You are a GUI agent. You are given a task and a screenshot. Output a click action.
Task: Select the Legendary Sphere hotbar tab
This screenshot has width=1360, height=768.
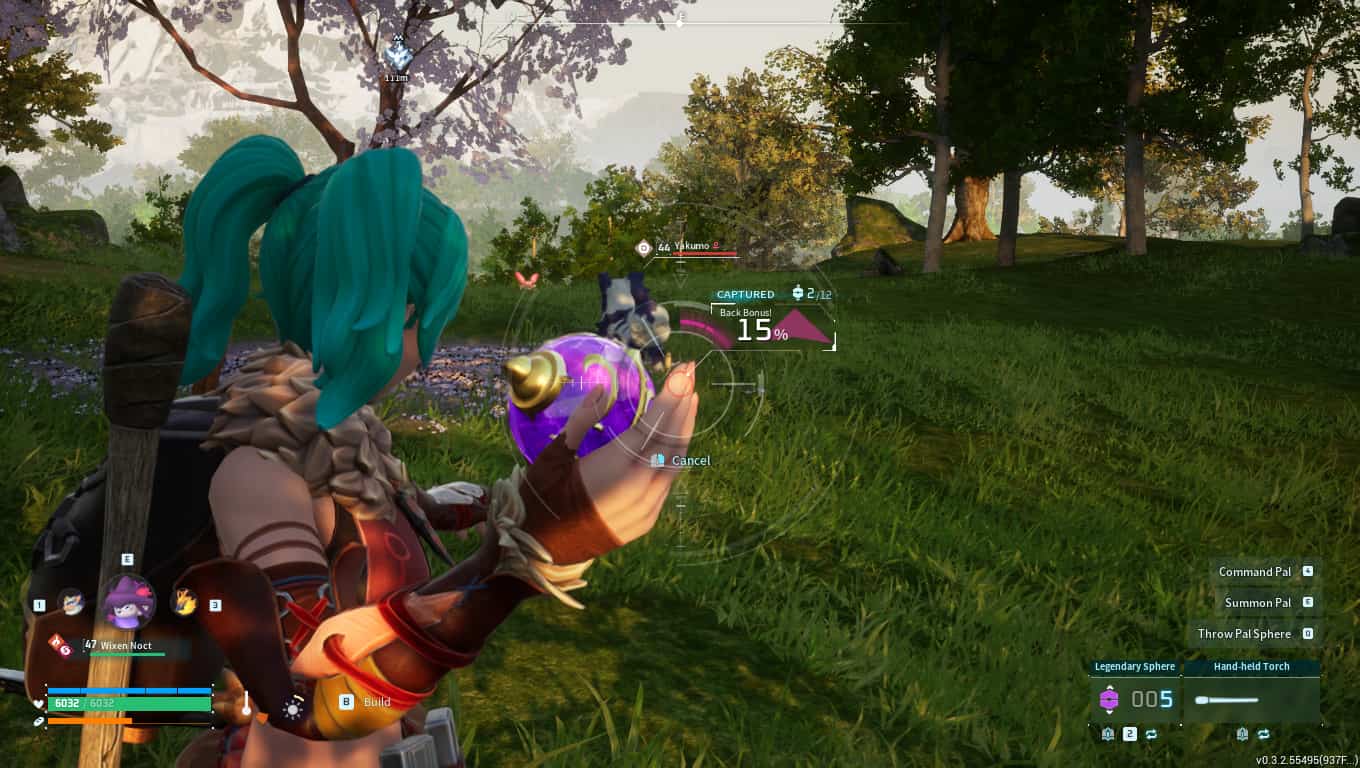point(1136,666)
